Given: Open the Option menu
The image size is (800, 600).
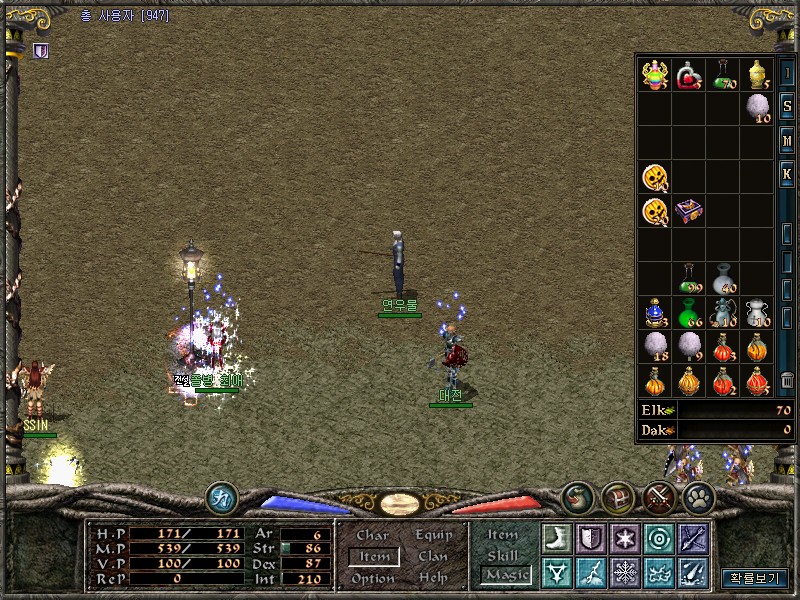Looking at the screenshot, I should coord(372,578).
